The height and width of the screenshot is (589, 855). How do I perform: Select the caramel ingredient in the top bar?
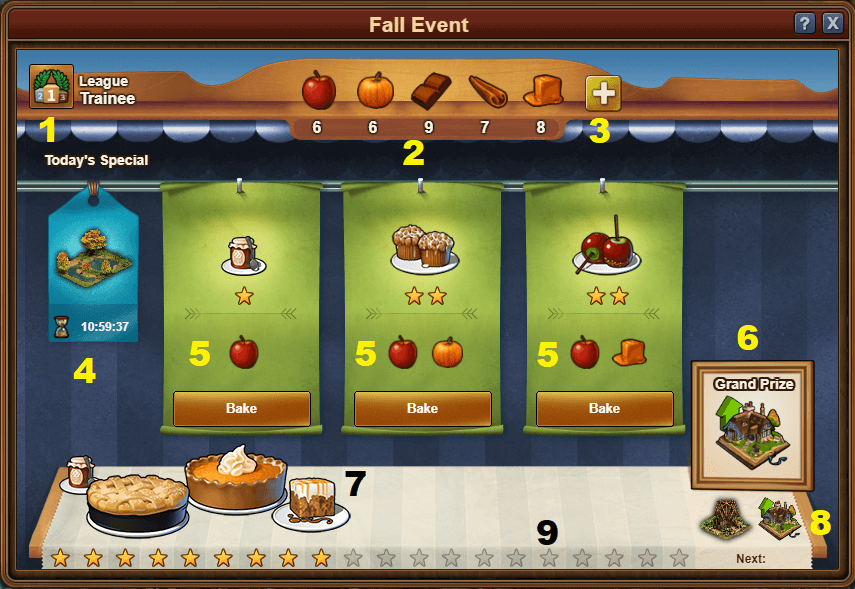[x=541, y=91]
